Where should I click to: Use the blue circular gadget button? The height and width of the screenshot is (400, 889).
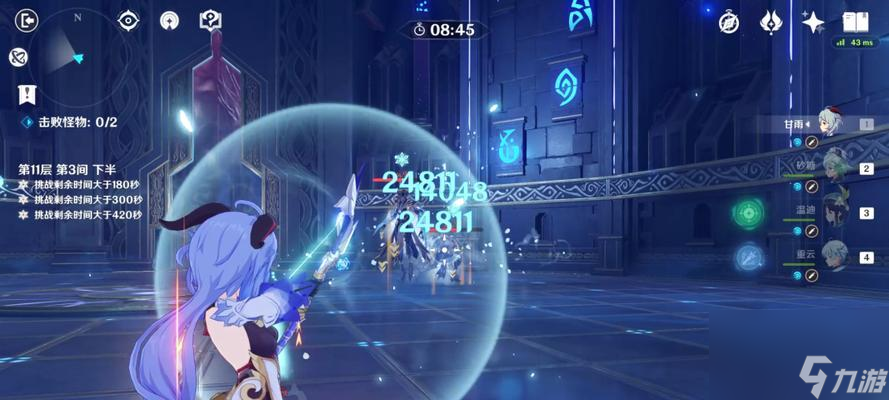pos(749,258)
